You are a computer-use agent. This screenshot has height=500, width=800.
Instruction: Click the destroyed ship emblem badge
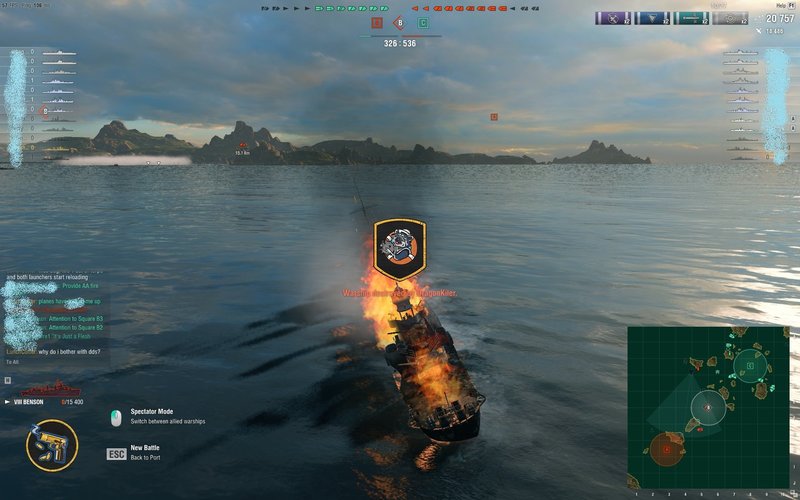[400, 249]
